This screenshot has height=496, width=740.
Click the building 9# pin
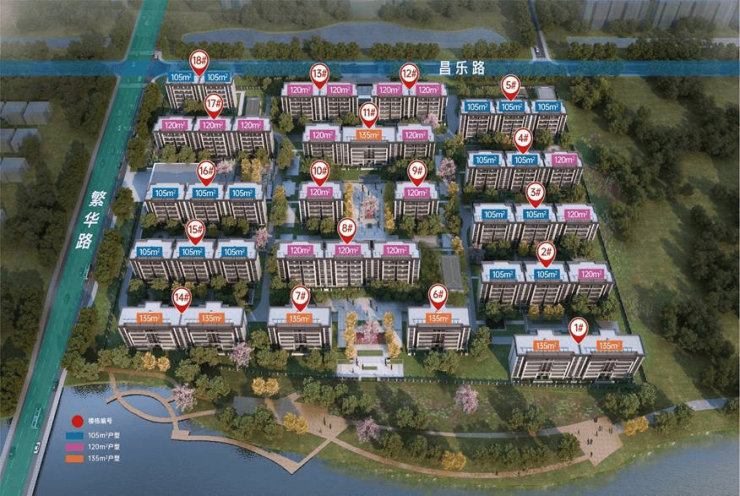[x=417, y=170]
